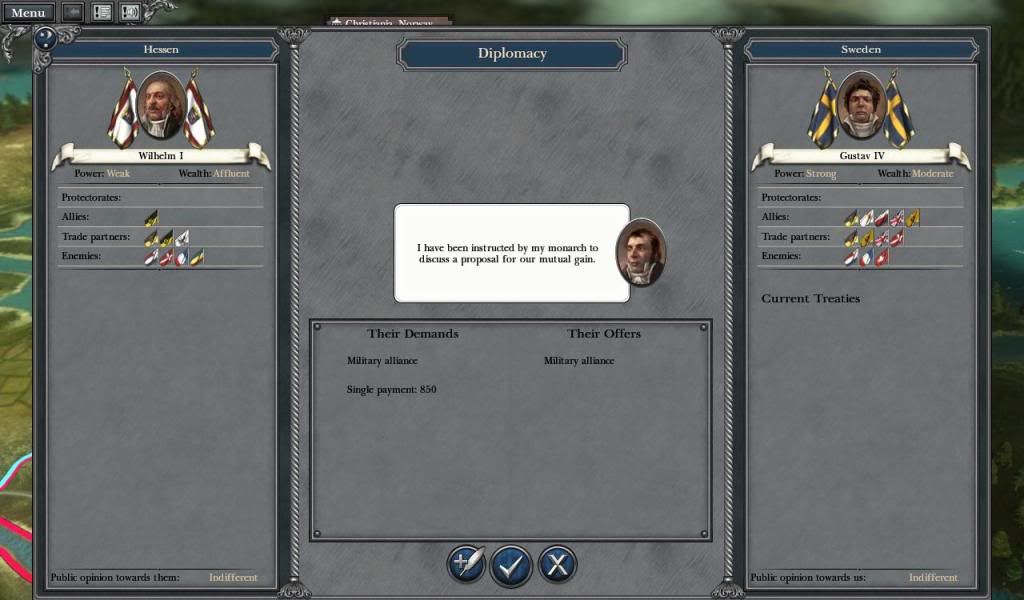Select Wilhelm I's portrait
1024x600 pixels.
[x=160, y=104]
